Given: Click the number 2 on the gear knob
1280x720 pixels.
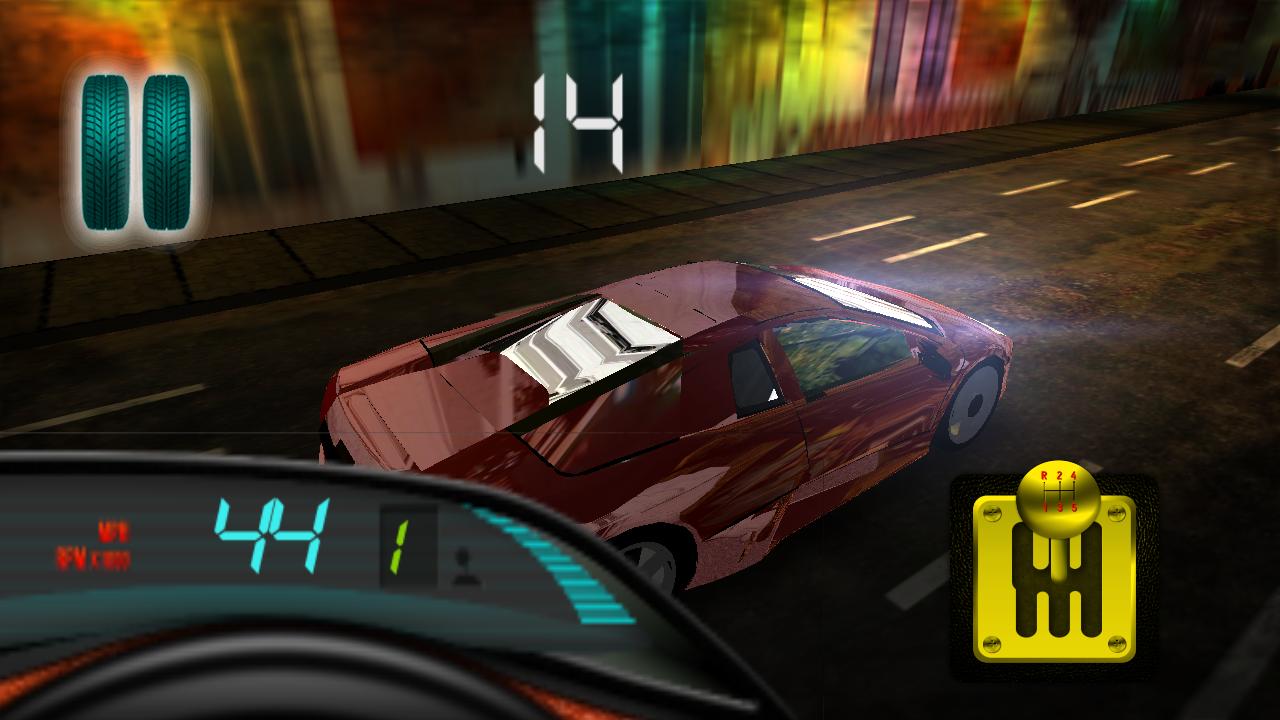Looking at the screenshot, I should [1059, 474].
